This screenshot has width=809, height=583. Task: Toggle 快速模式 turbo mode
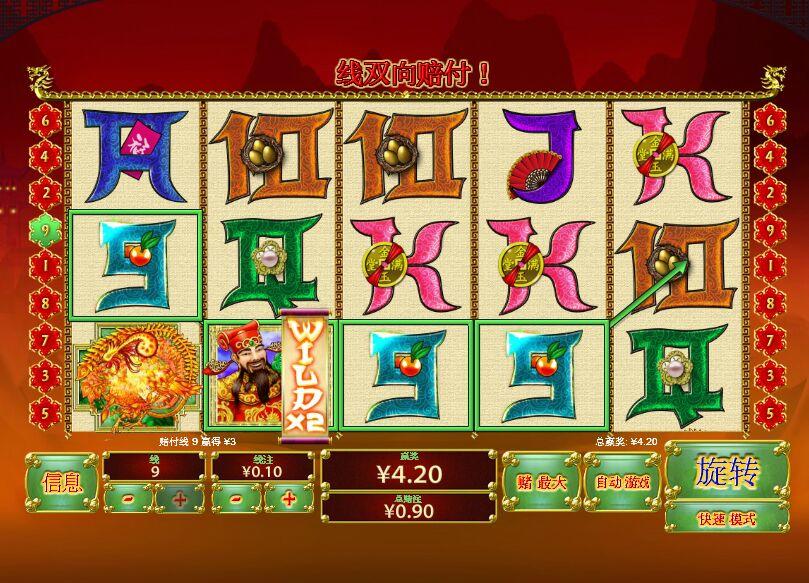[x=727, y=519]
